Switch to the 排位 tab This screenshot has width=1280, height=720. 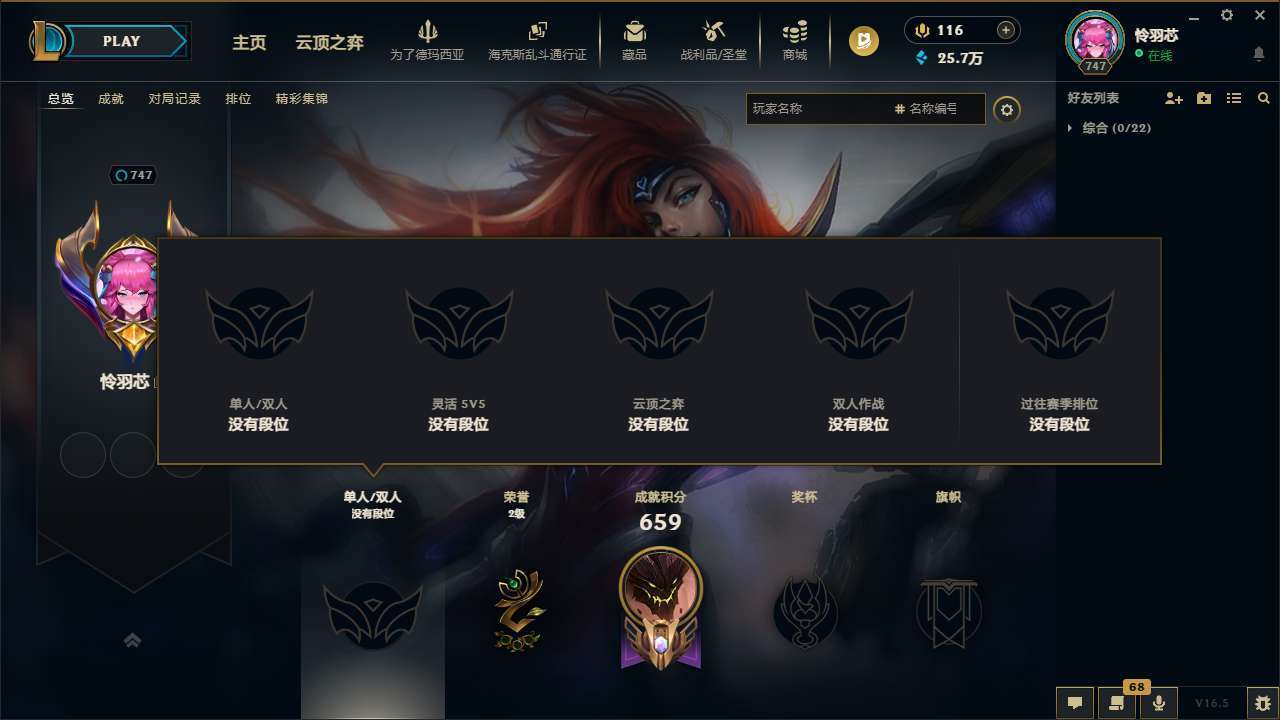point(238,98)
